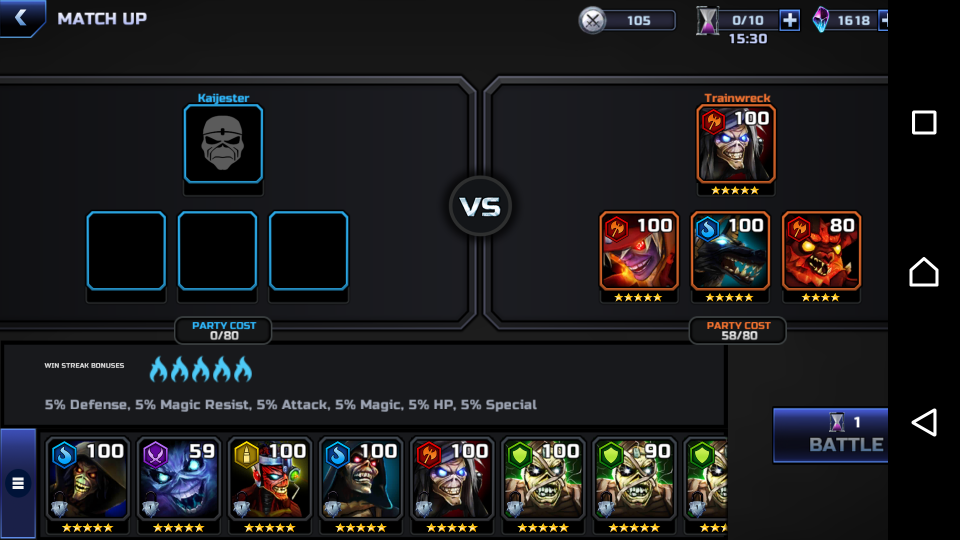The height and width of the screenshot is (540, 960).
Task: Add sands of time with plus button
Action: click(789, 20)
